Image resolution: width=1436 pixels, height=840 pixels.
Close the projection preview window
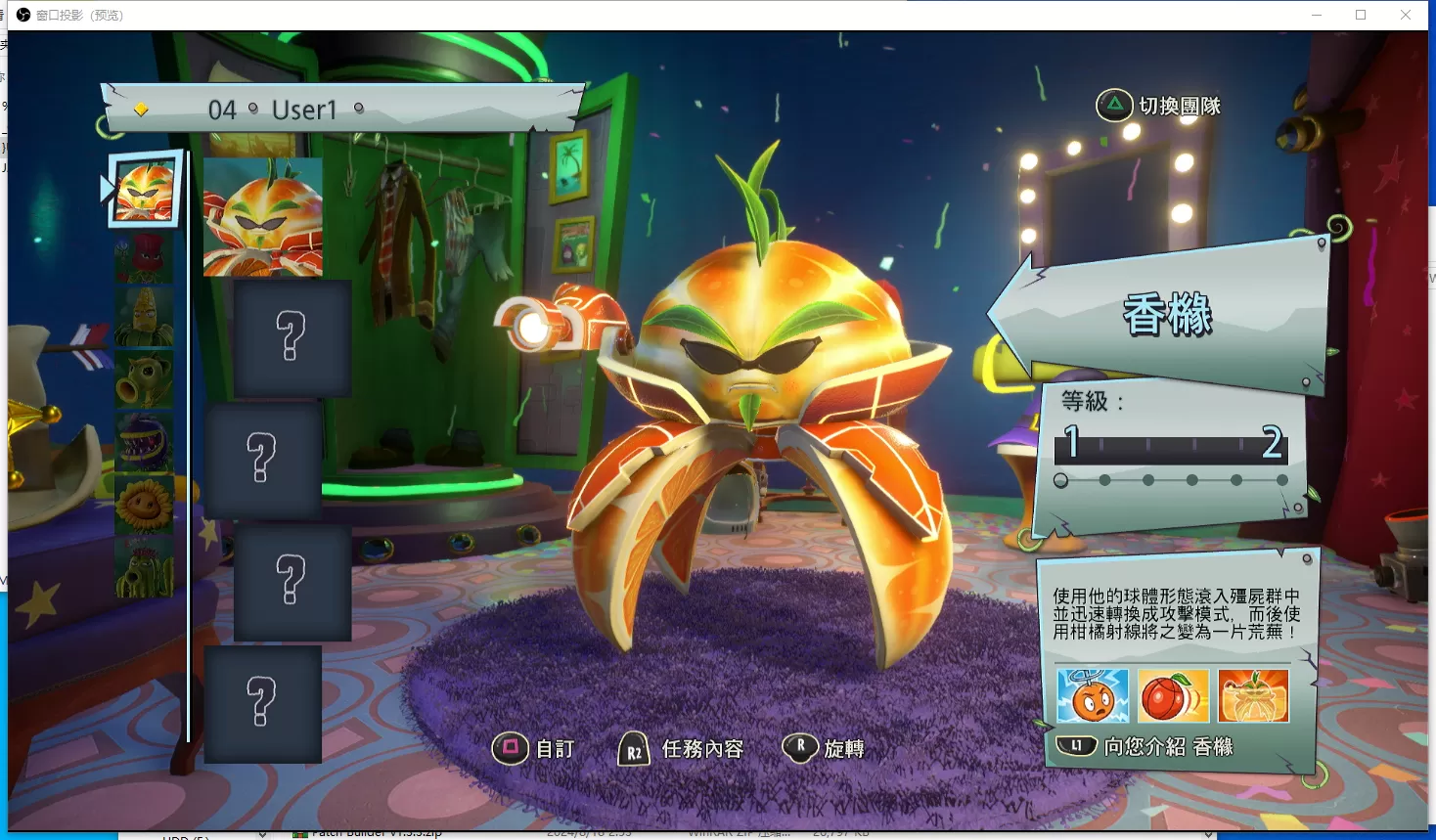pos(1406,15)
